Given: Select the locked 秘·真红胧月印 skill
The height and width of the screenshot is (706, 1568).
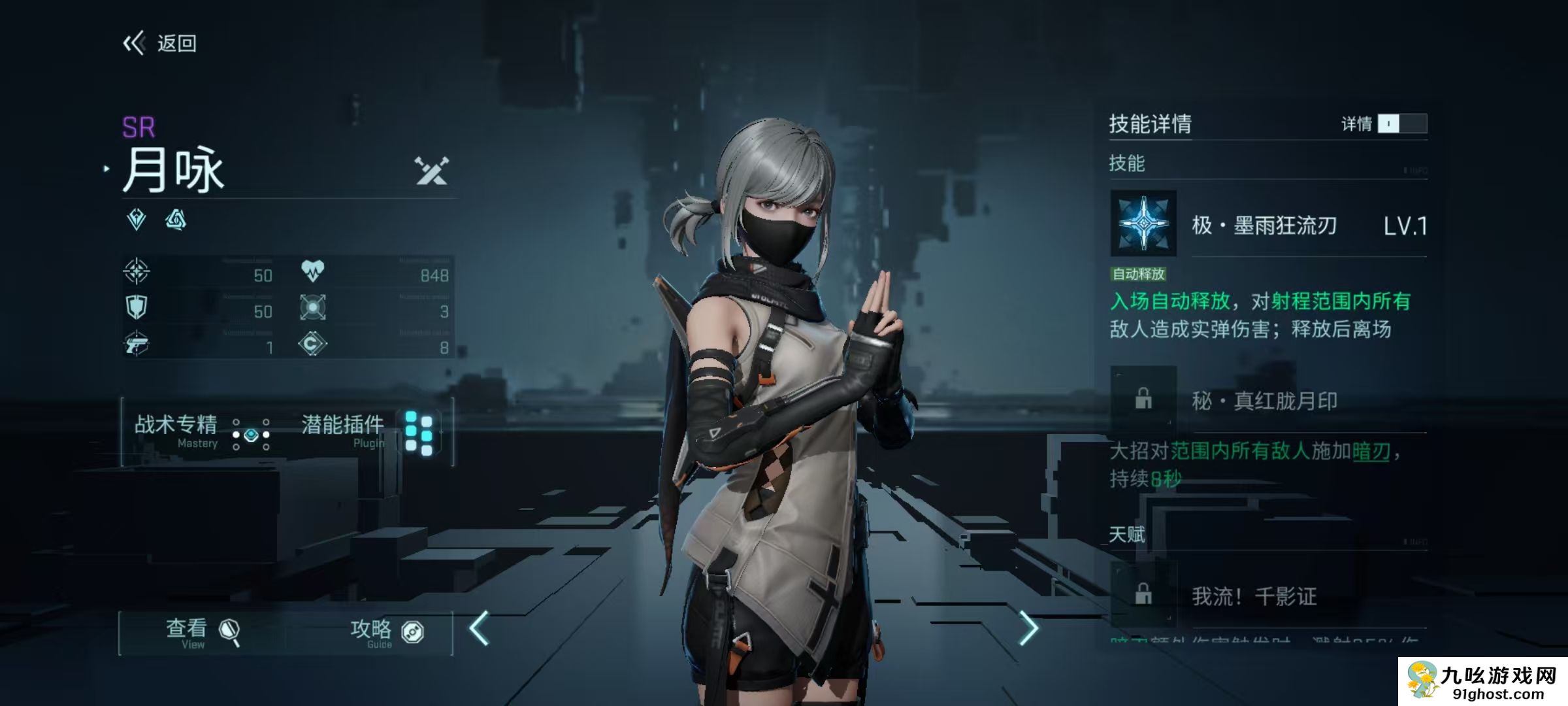Looking at the screenshot, I should (1143, 399).
